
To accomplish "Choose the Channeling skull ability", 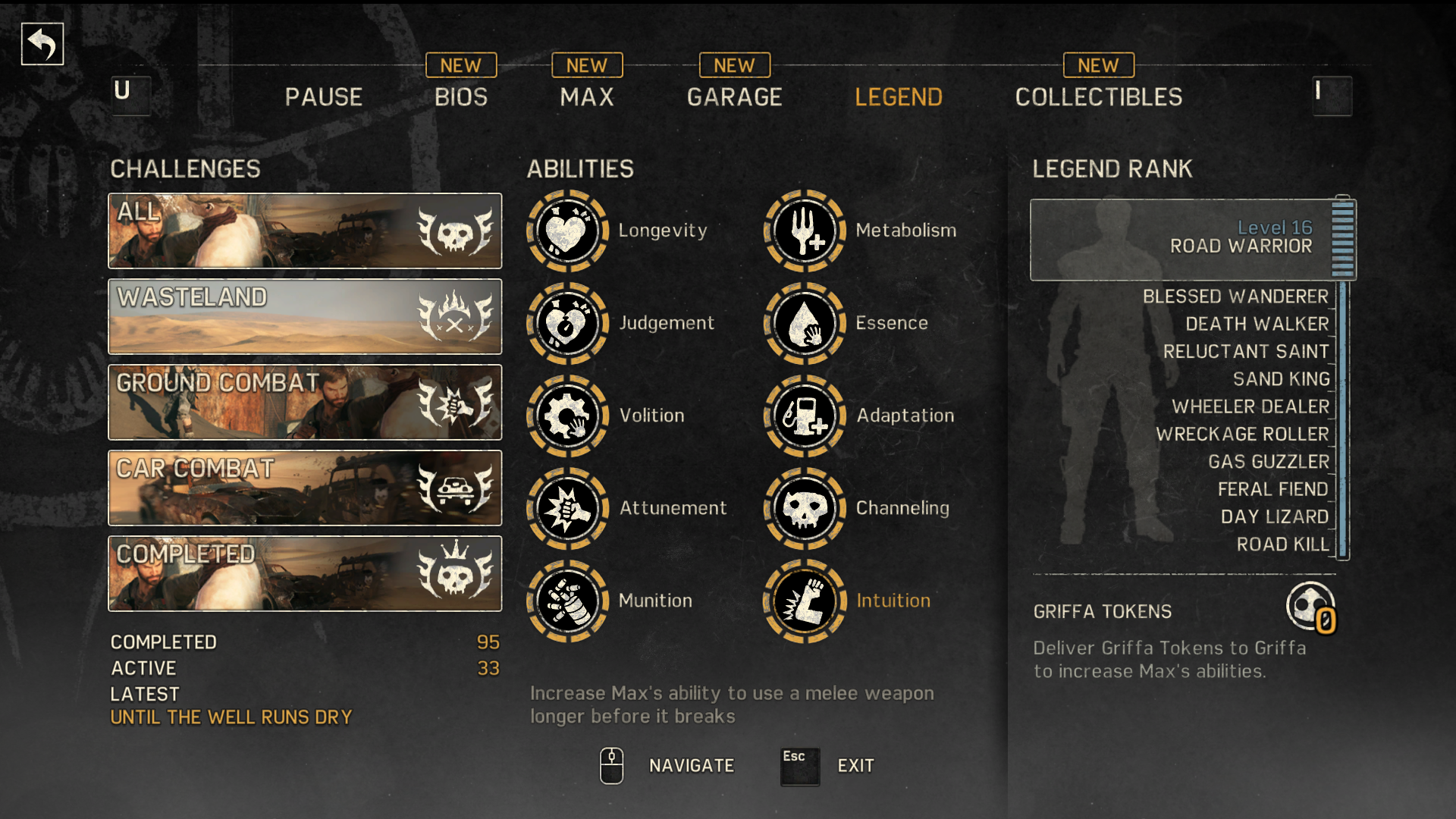I will coord(805,509).
